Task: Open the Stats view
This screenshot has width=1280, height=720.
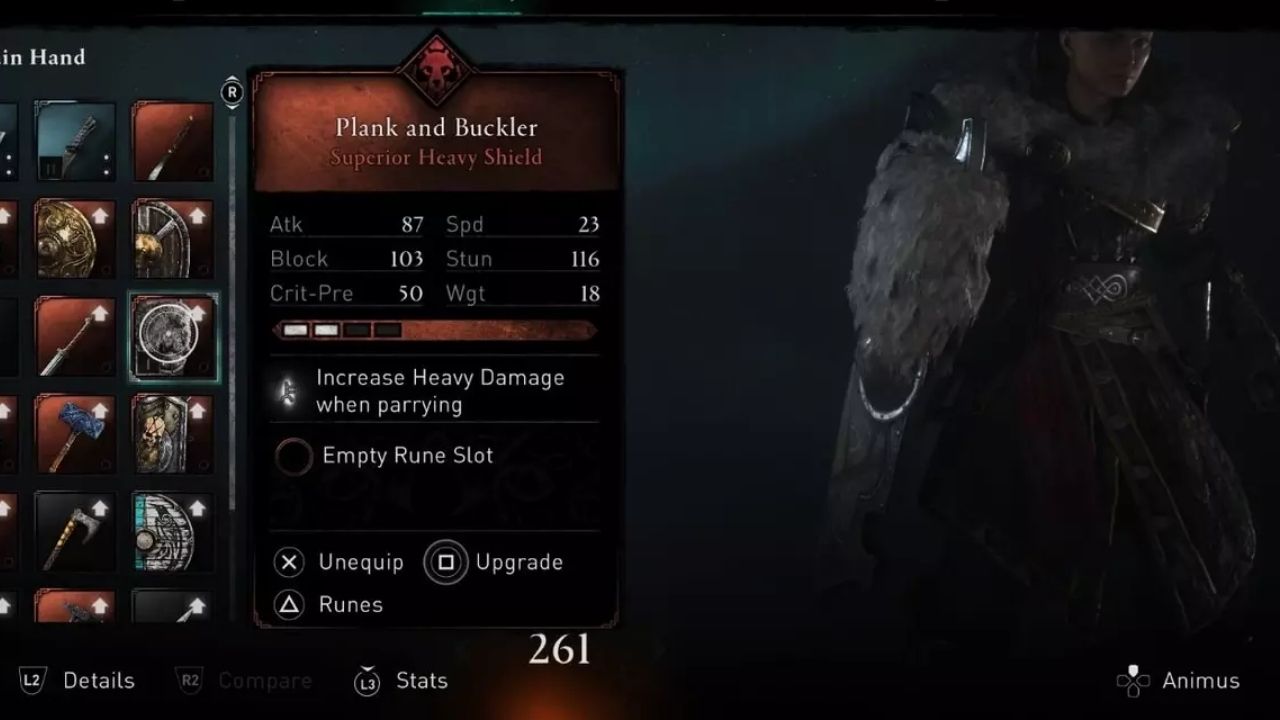Action: pos(400,681)
